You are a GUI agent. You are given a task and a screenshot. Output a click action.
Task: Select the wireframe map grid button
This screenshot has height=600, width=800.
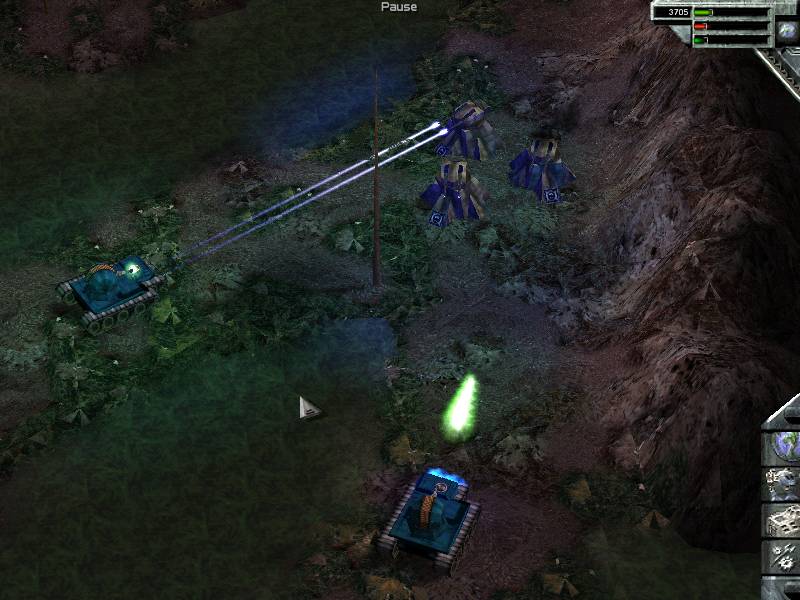(783, 520)
